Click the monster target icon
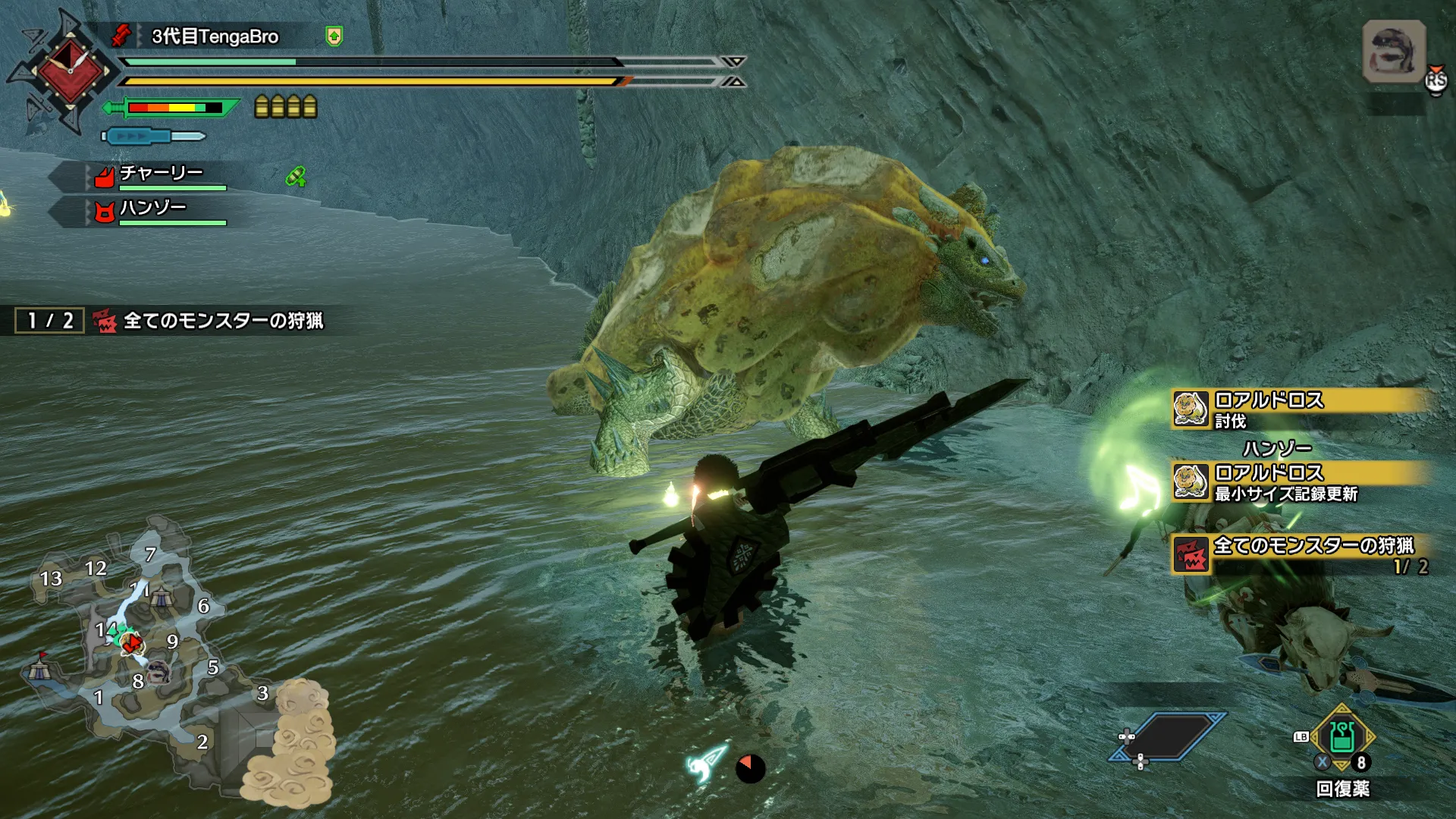This screenshot has width=1456, height=819. coord(1394,52)
